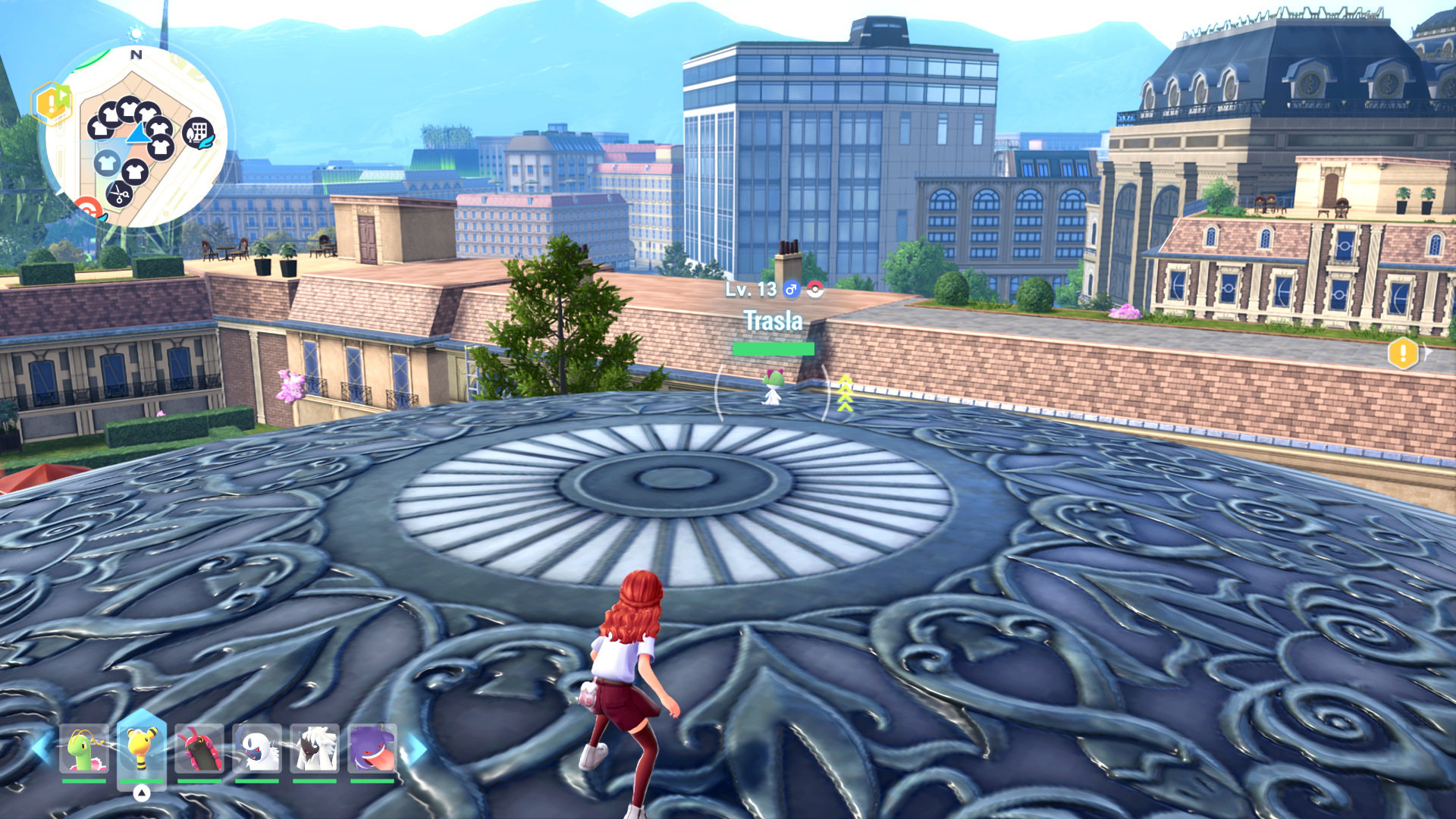Click the right arrow beside the party bar
This screenshot has width=1456, height=819.
(415, 749)
